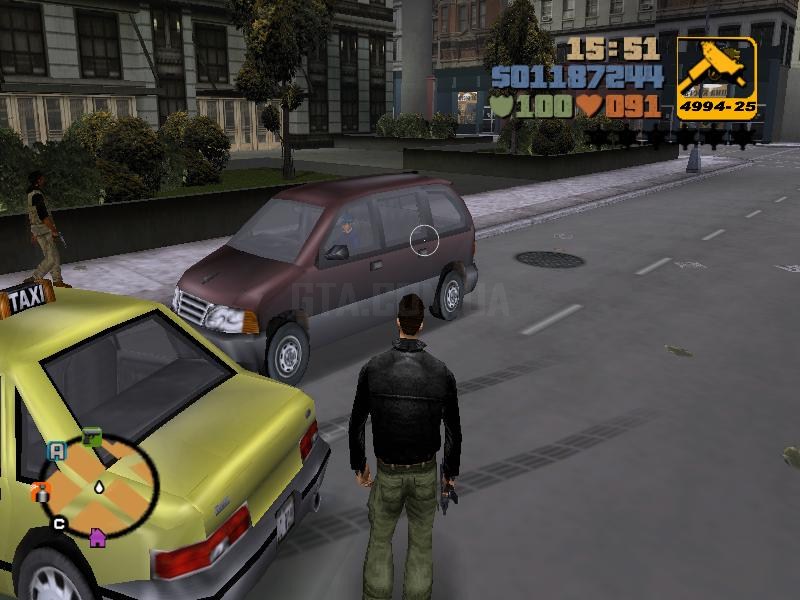
Task: Click the purple safehouse radar icon
Action: pos(97,537)
